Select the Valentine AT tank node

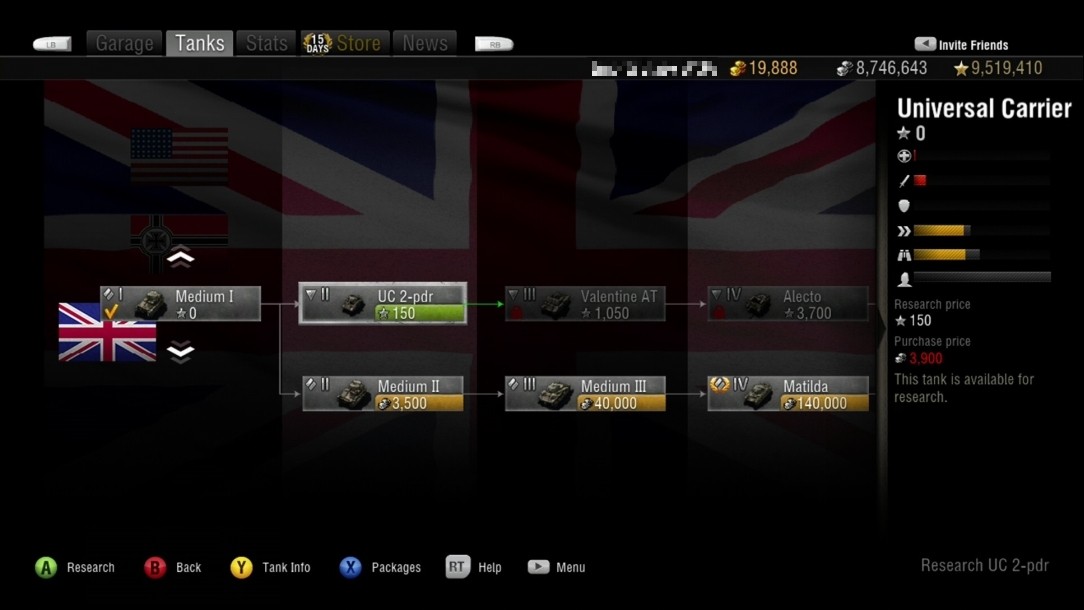(x=585, y=304)
